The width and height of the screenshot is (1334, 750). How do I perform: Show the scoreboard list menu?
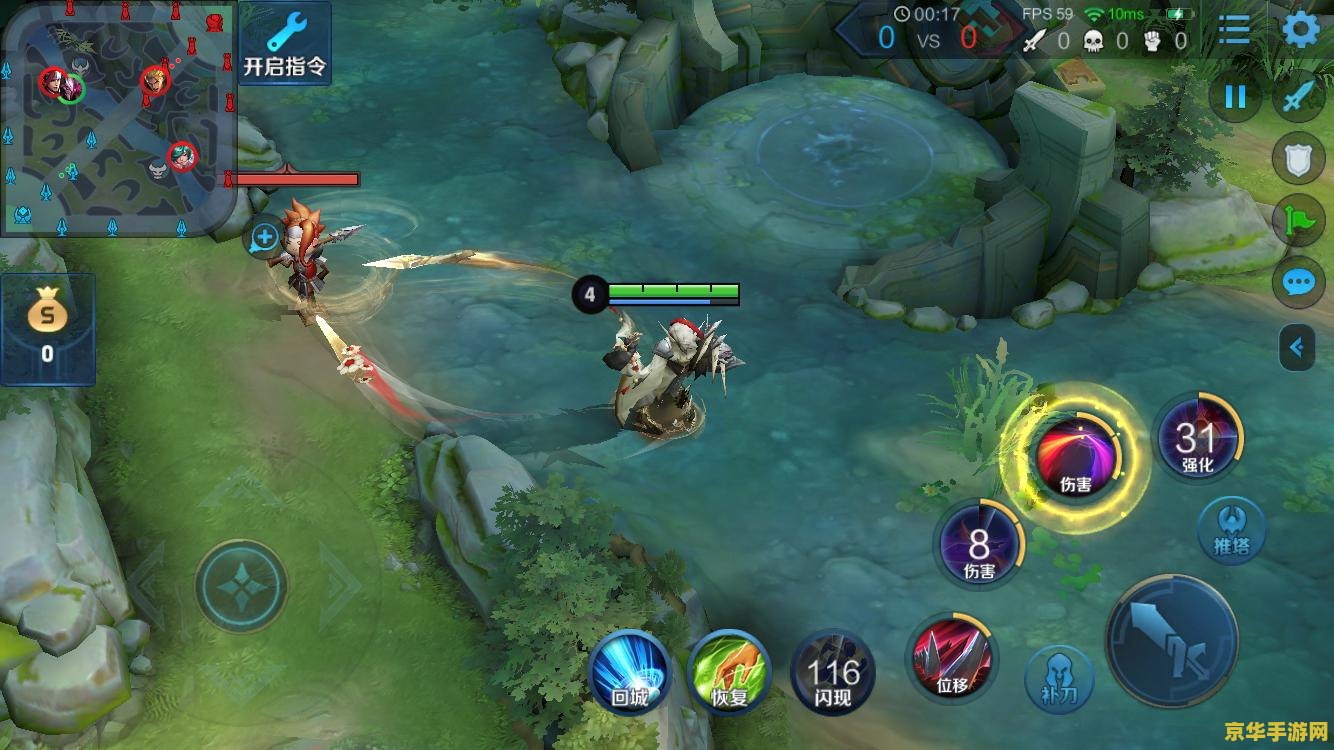coord(1234,30)
